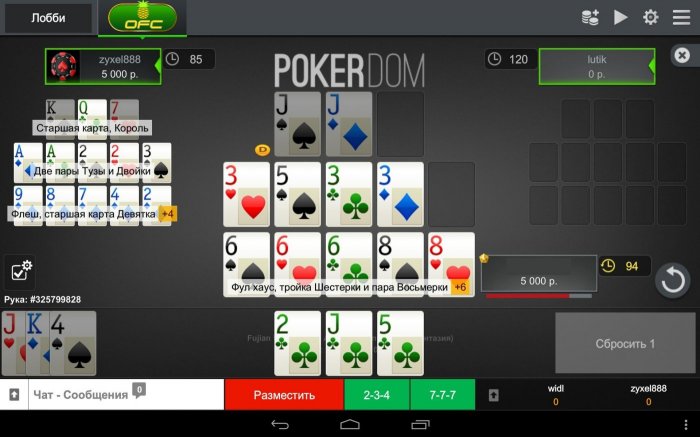The height and width of the screenshot is (437, 700).
Task: Close the table with the X button
Action: click(x=682, y=55)
